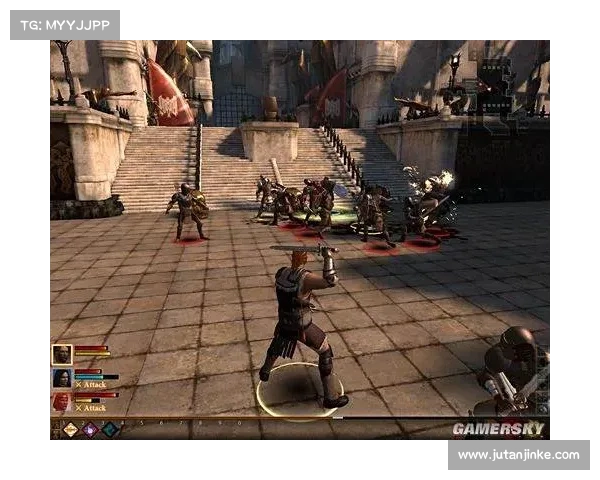
Task: Activate the purple diamond ability in the quickbar
Action: click(90, 429)
